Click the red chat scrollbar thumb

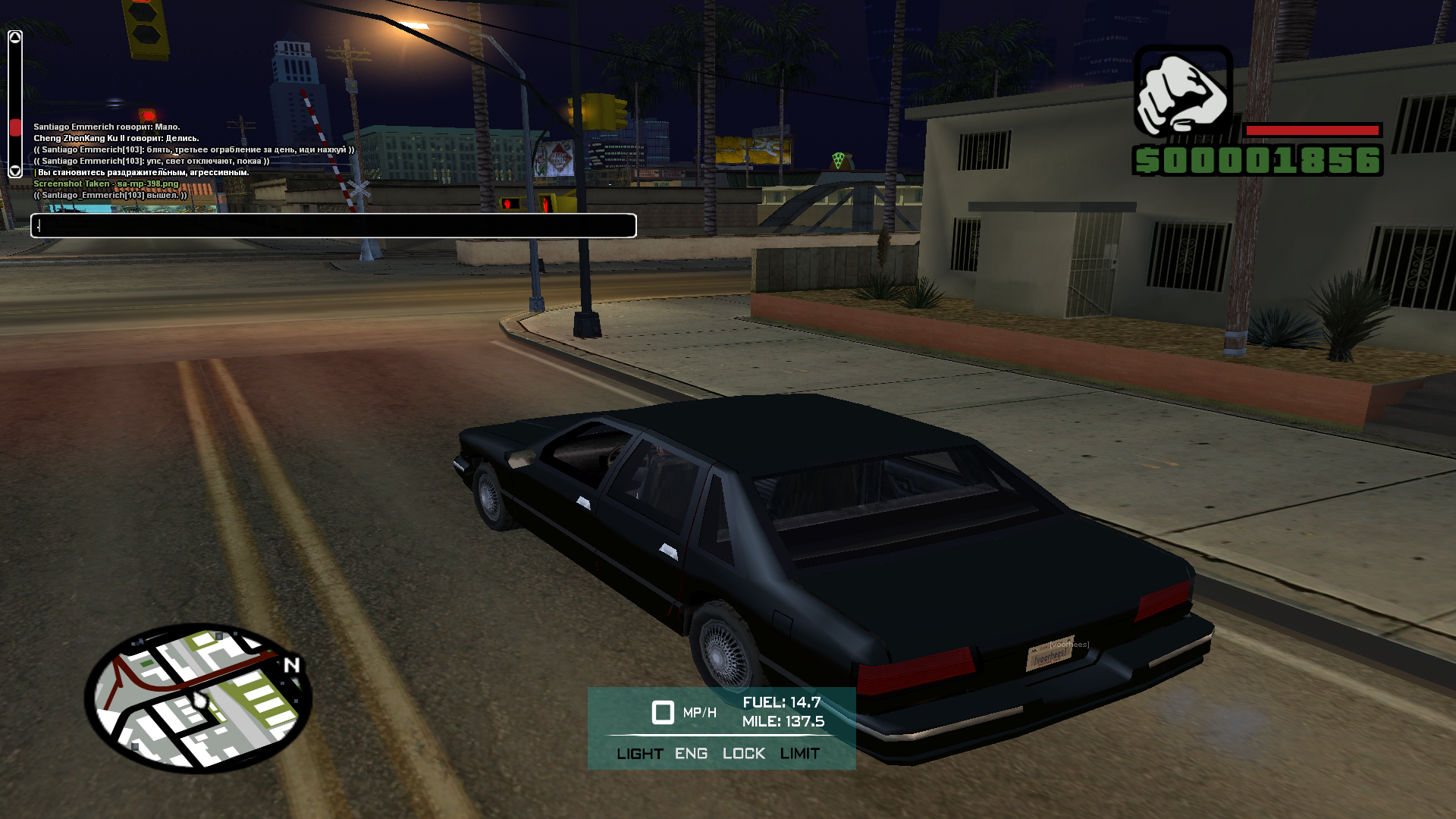(x=15, y=127)
